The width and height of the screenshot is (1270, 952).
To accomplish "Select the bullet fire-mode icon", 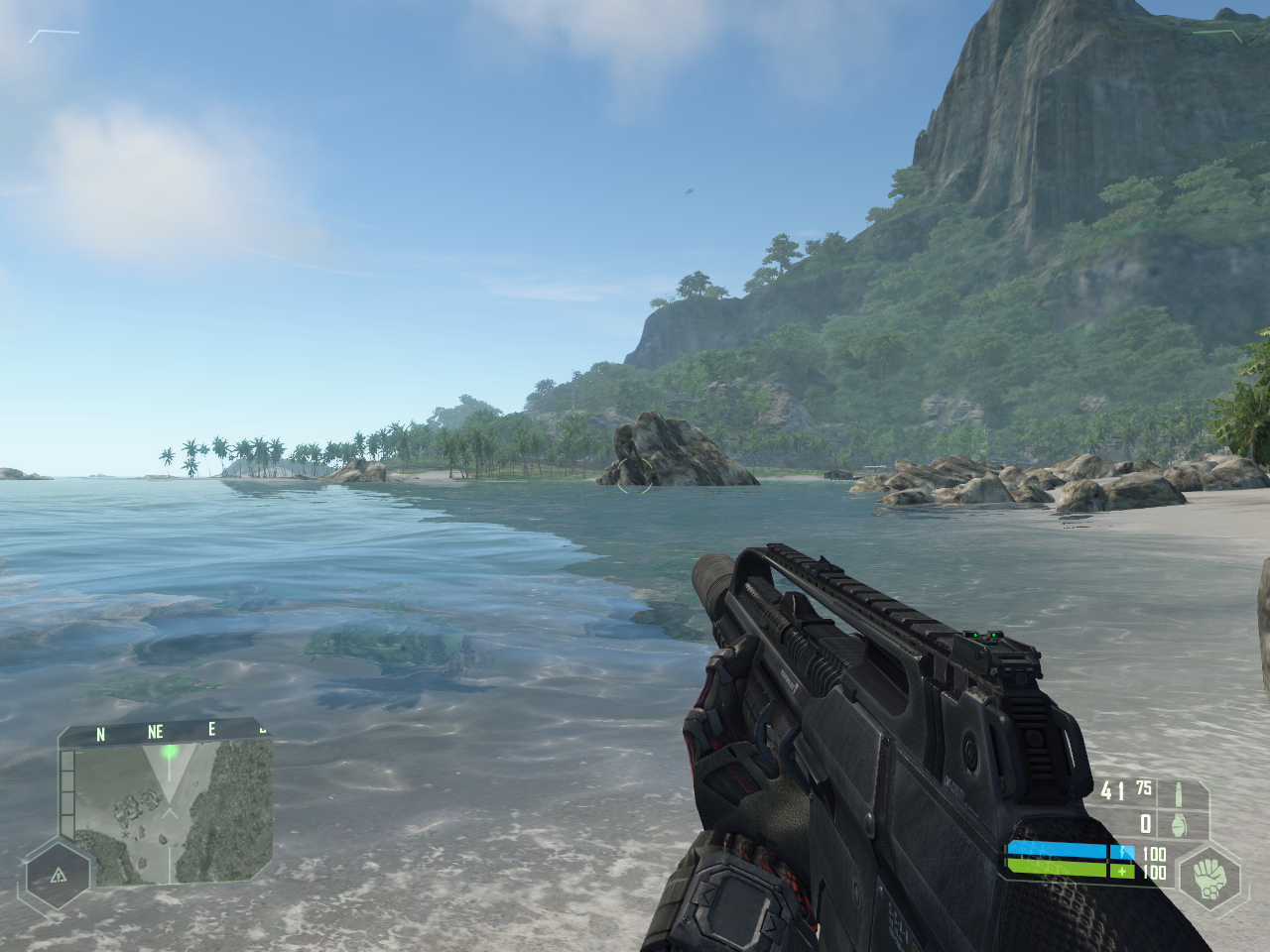I will point(1179,792).
